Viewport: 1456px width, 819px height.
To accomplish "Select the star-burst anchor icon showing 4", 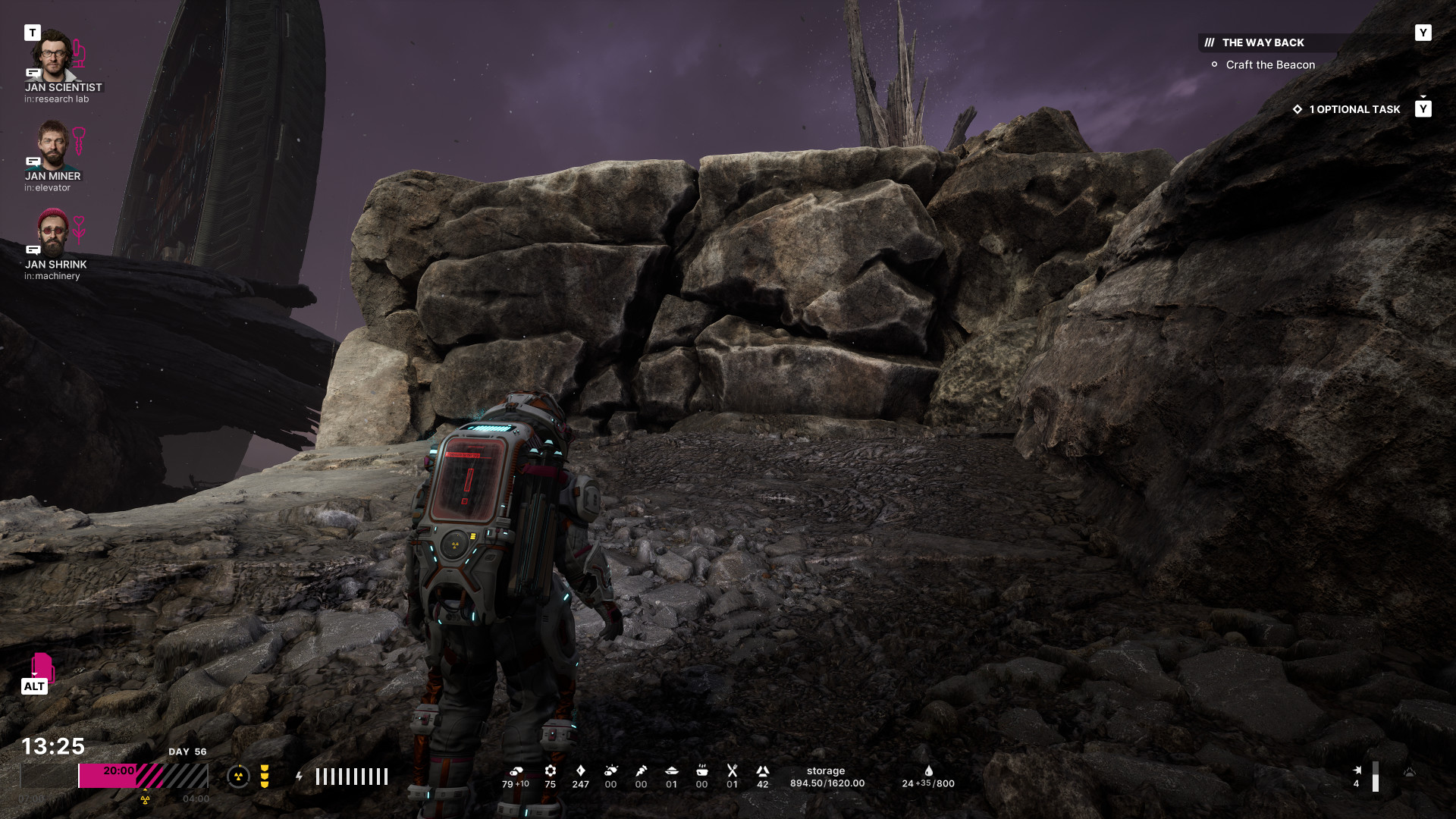I will click(1357, 770).
